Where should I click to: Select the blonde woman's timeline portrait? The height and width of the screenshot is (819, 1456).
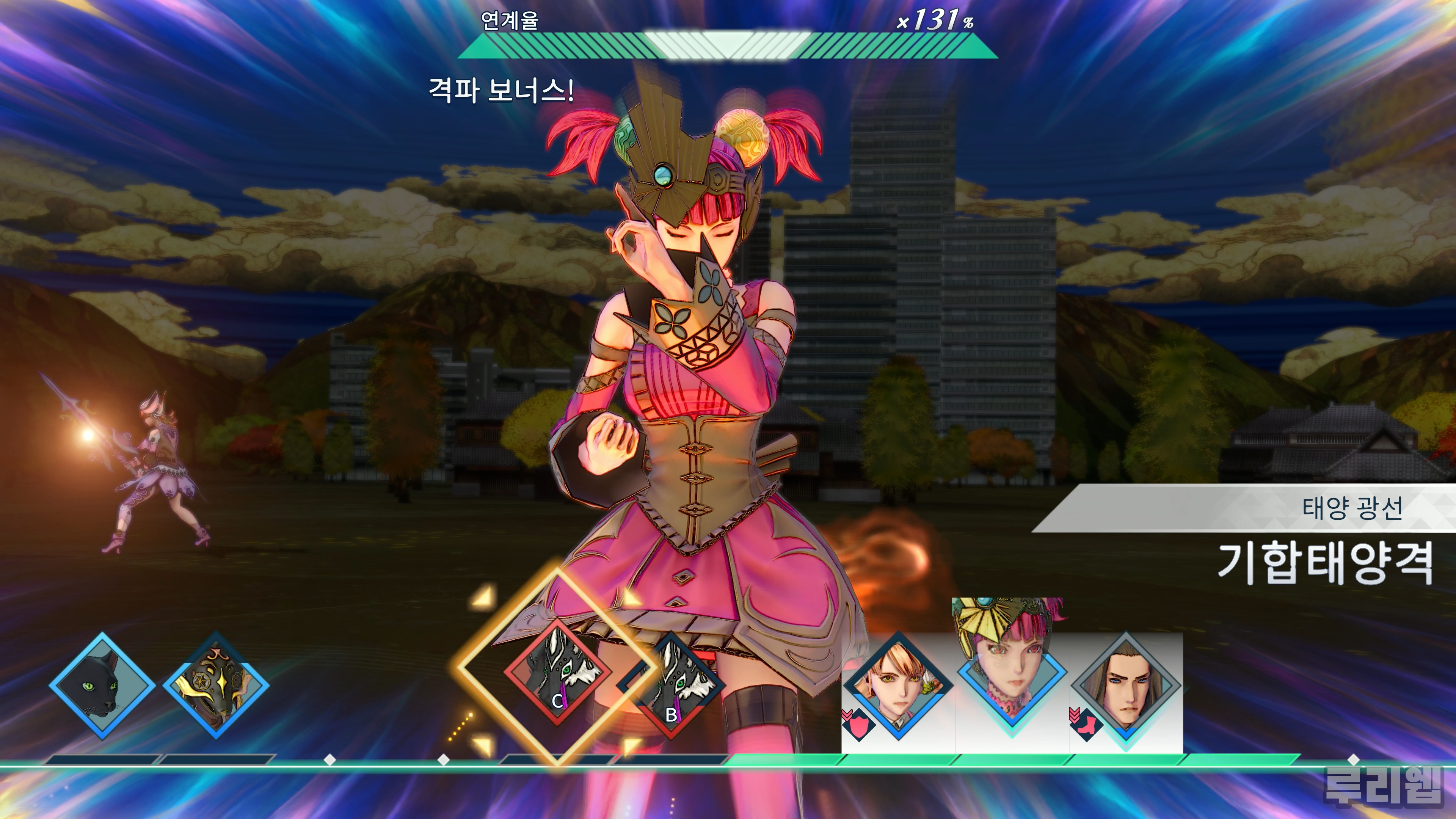tap(897, 686)
